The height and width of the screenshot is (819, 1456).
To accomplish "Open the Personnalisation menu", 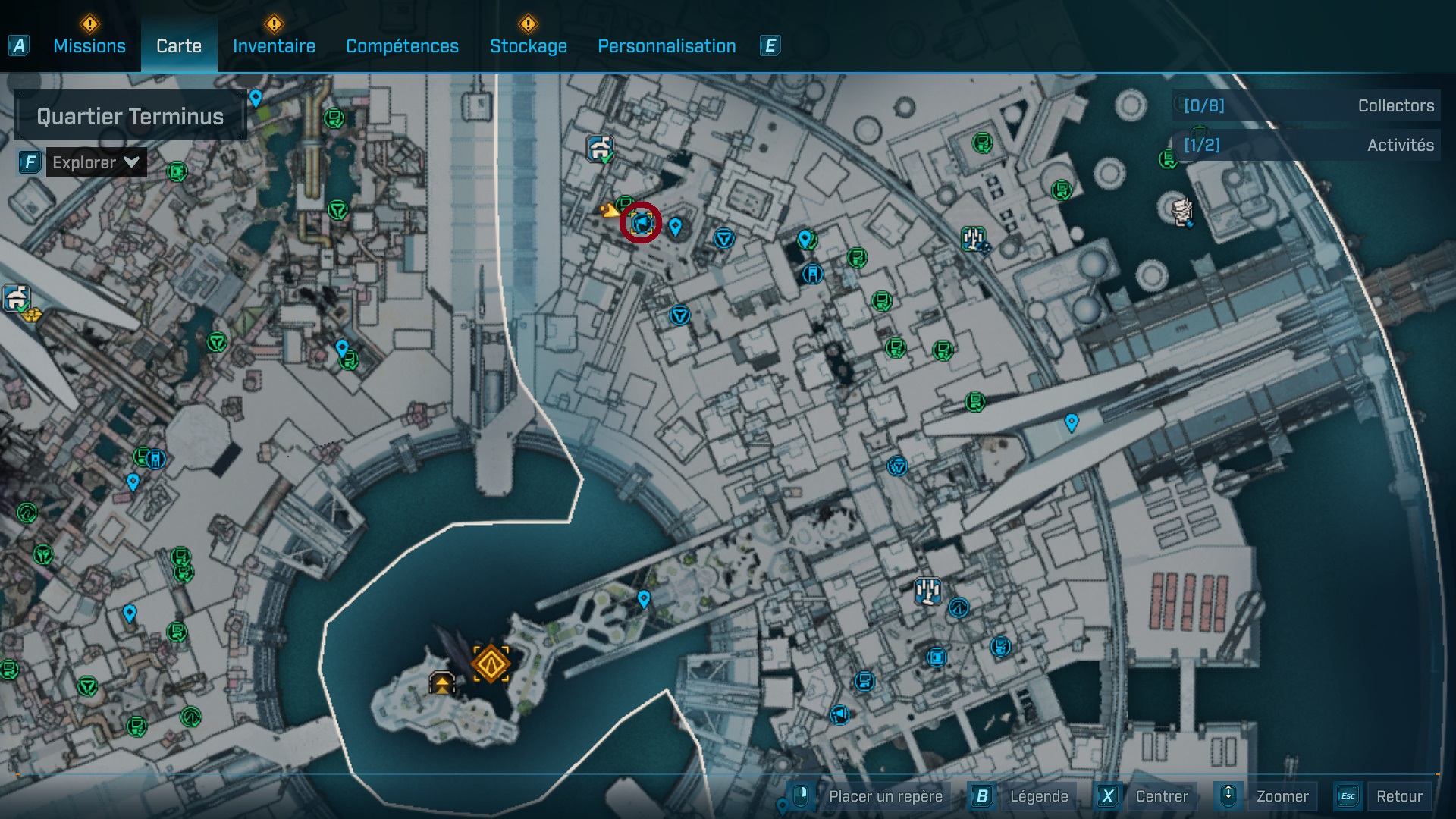I will coord(667,45).
